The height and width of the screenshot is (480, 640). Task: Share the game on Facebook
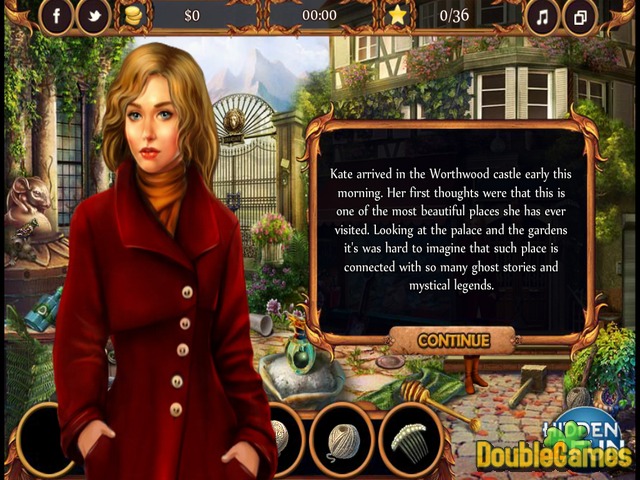tap(56, 16)
